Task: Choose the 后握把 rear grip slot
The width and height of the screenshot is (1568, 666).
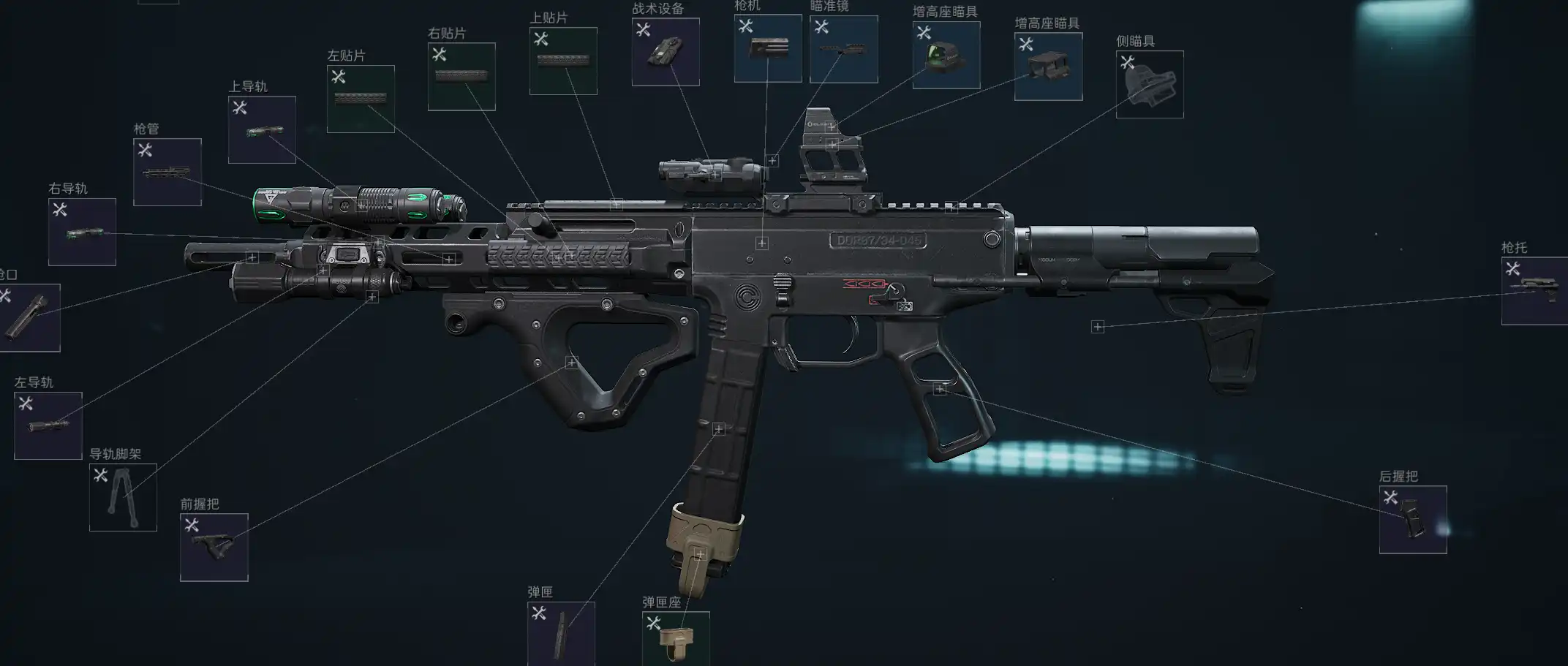Action: (x=1413, y=520)
